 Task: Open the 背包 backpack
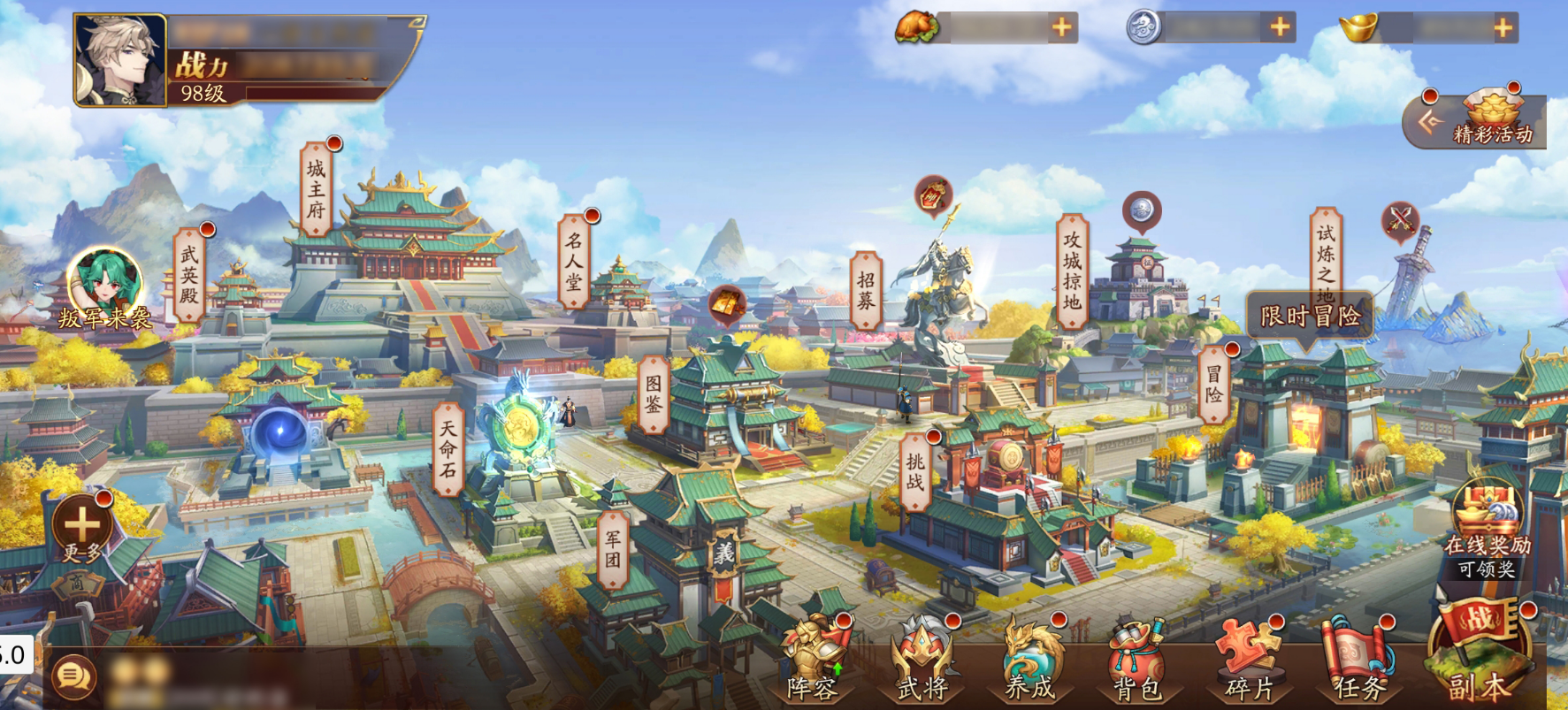(1138, 659)
